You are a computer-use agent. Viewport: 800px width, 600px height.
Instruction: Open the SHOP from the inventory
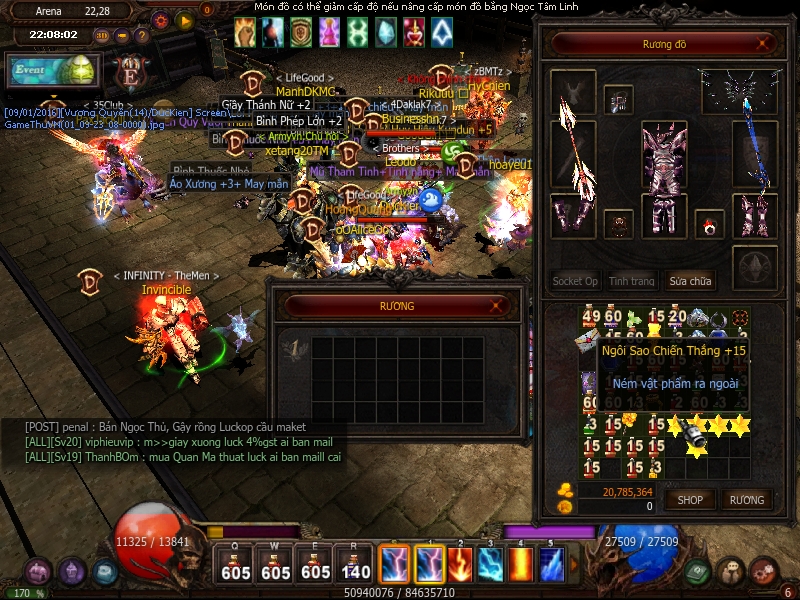[x=690, y=499]
